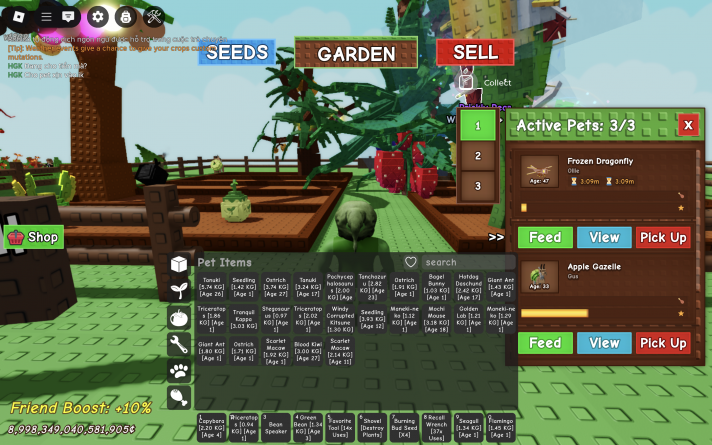Select pet loadout slot 3

coord(478,186)
